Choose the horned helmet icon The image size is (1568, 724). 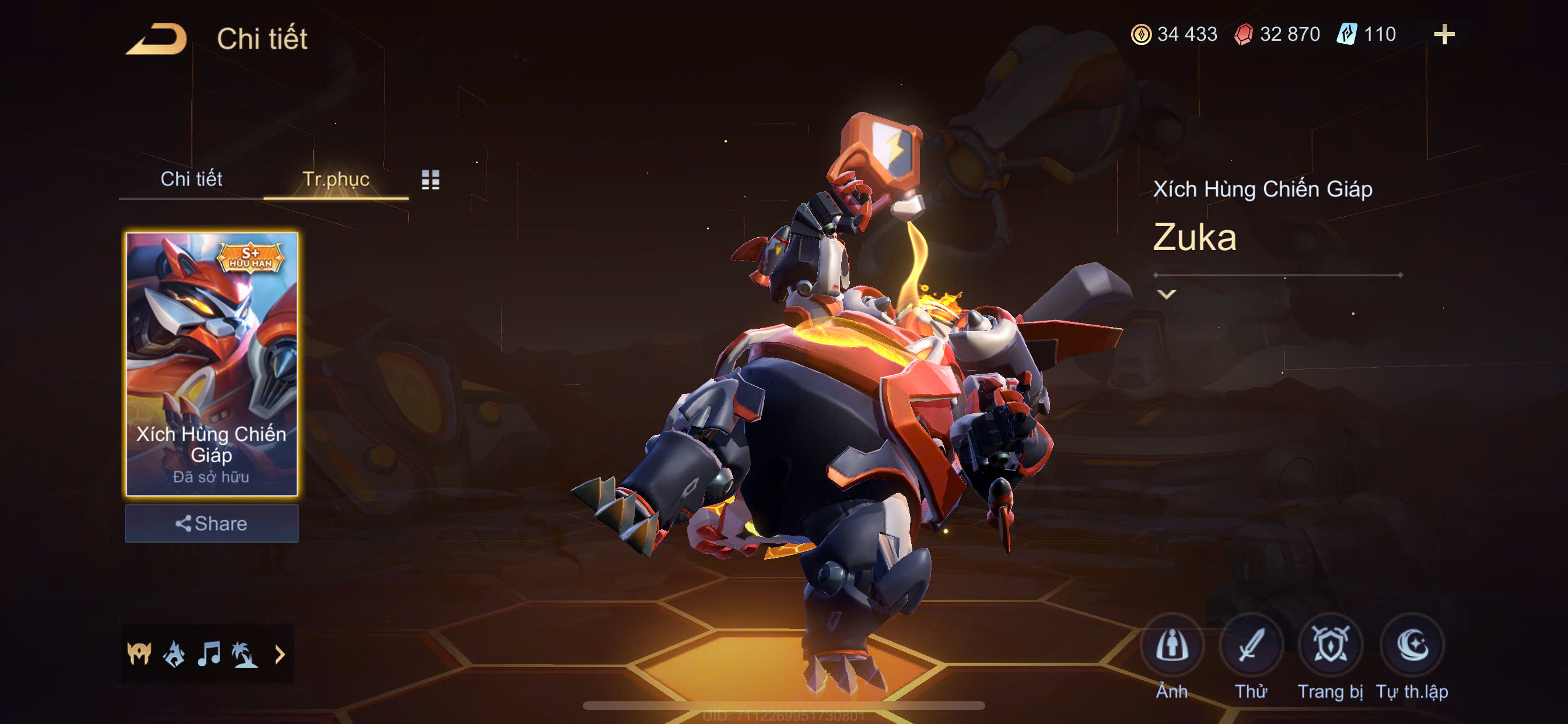[139, 654]
